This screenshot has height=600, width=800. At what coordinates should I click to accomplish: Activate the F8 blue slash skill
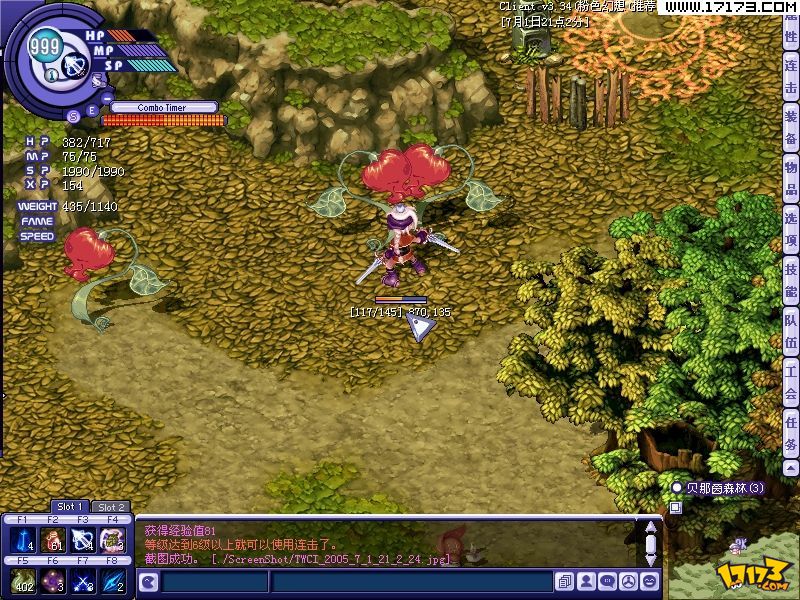[x=113, y=582]
